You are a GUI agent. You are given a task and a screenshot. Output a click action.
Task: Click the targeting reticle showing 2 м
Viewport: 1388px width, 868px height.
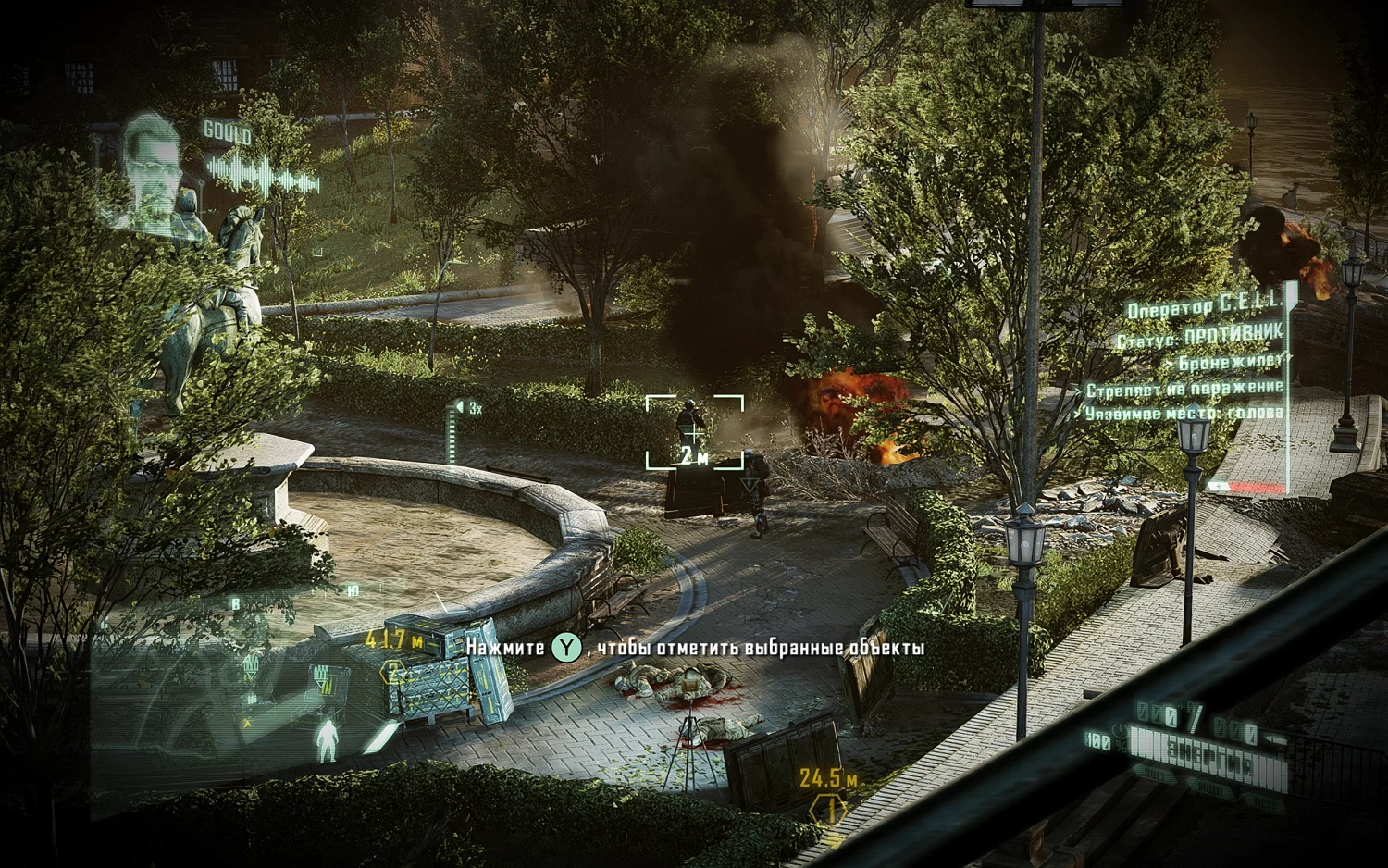(694, 433)
